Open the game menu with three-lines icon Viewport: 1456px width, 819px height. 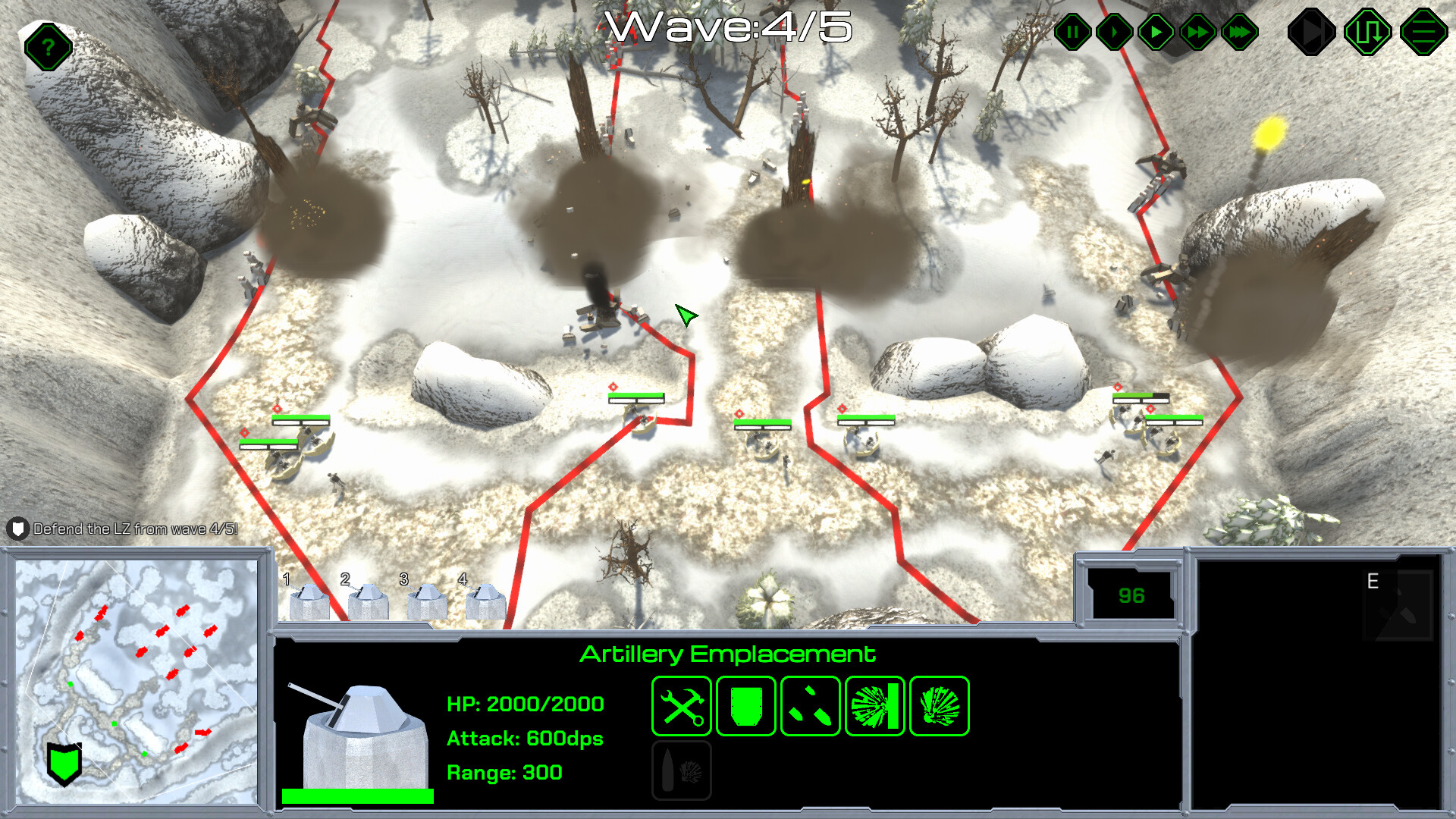click(x=1423, y=32)
